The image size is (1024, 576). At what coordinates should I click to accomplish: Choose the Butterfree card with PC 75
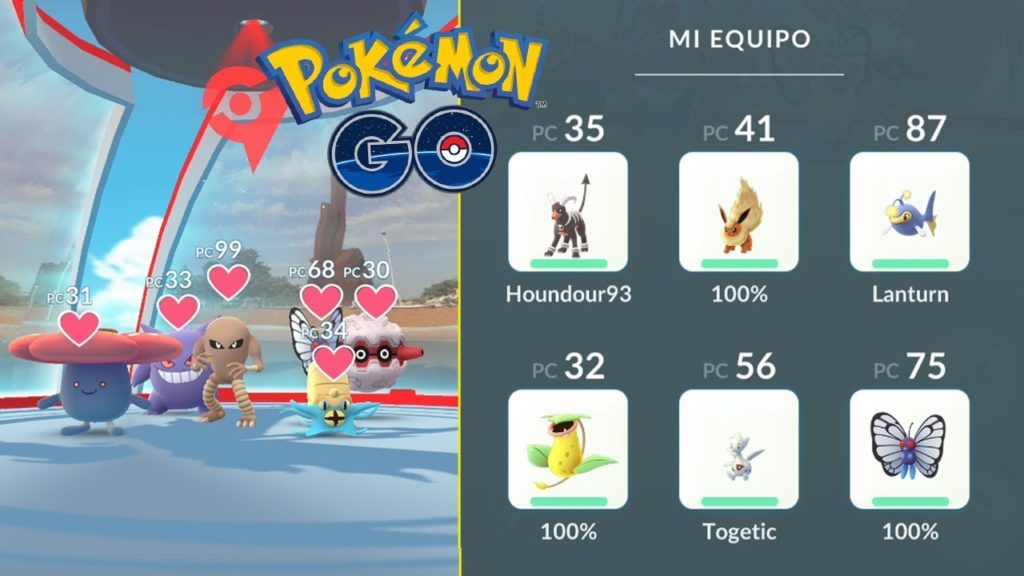tap(909, 449)
